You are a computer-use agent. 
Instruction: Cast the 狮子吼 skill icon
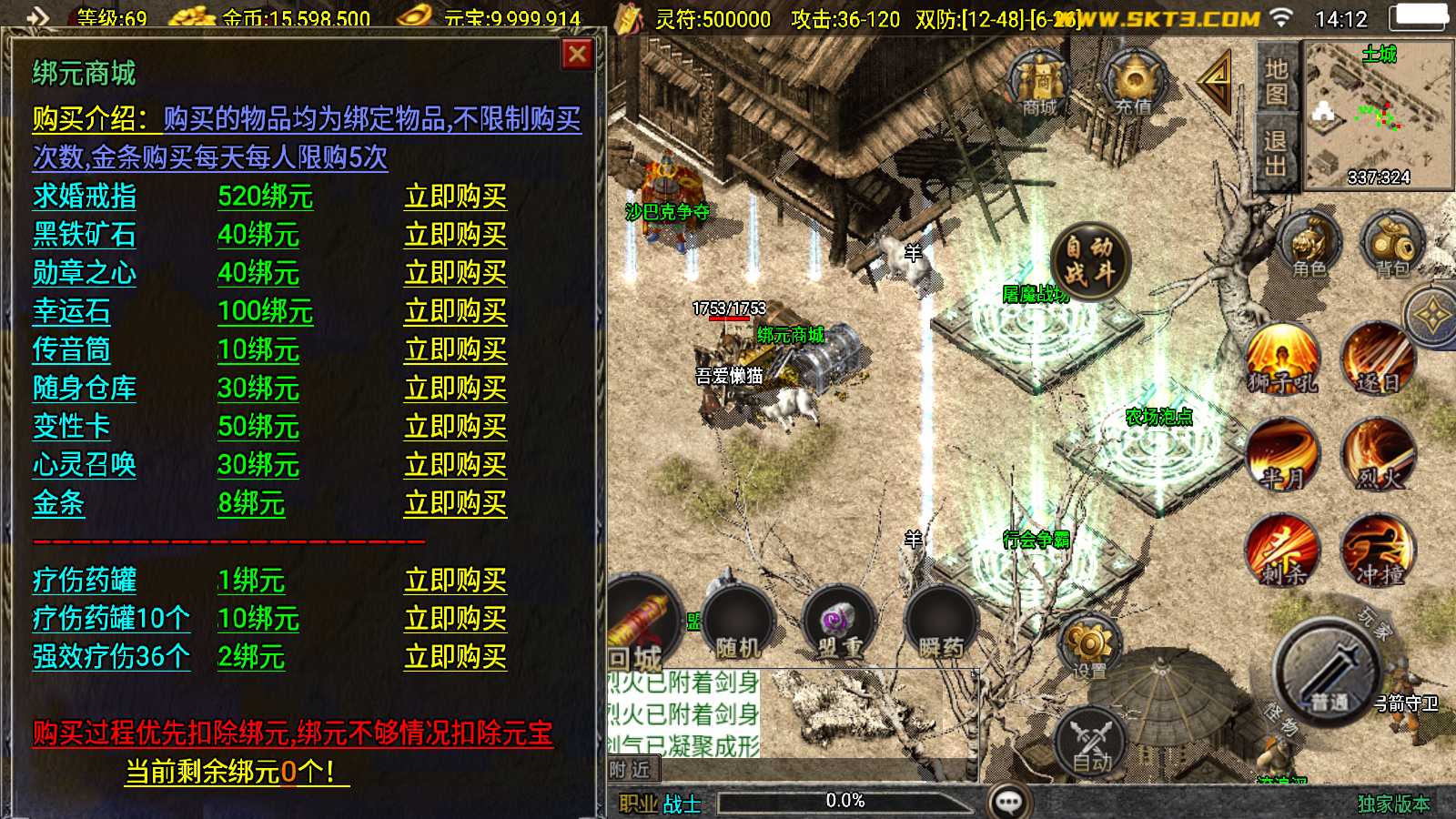point(1283,355)
